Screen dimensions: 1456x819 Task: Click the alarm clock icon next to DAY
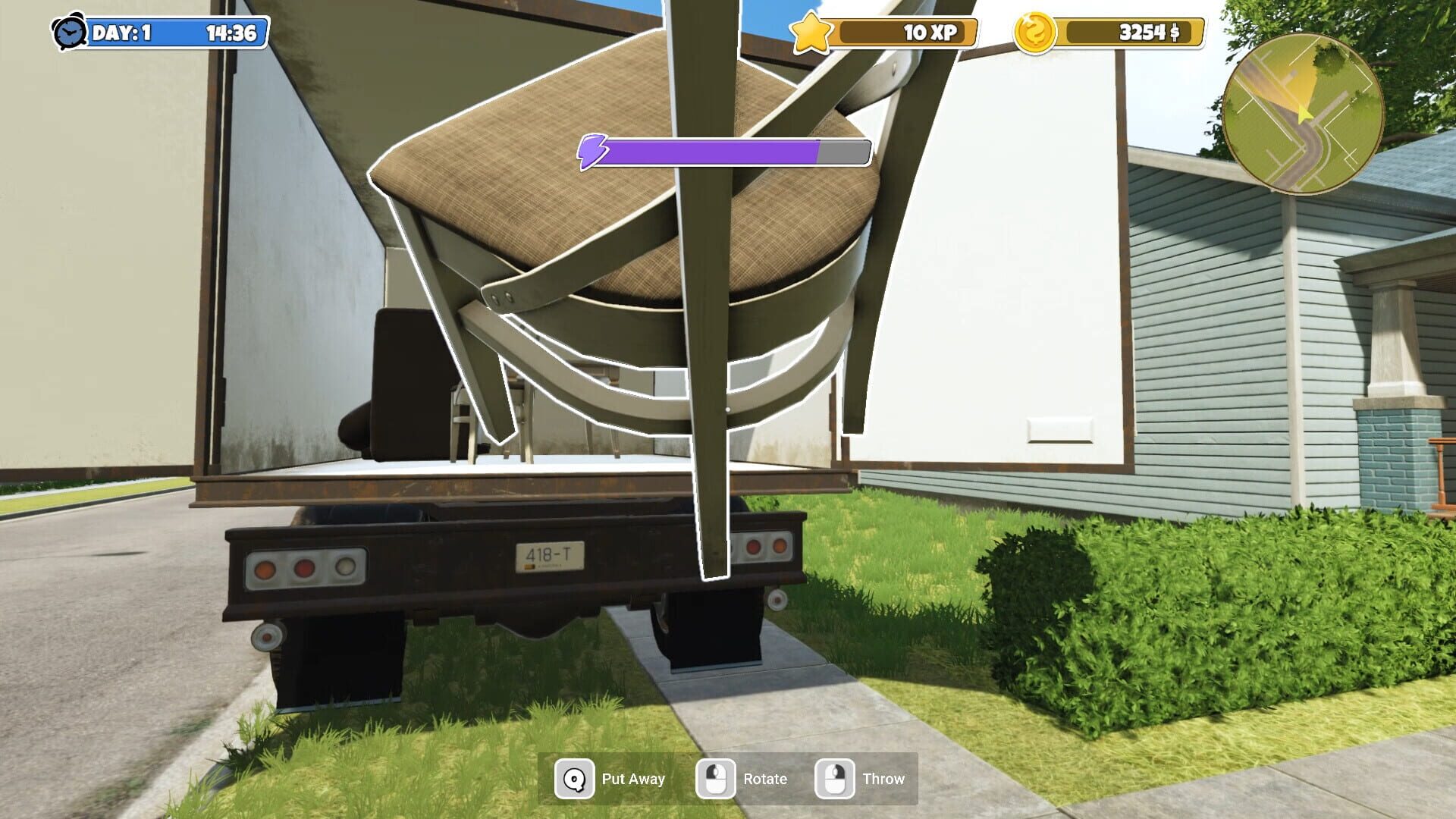point(70,33)
